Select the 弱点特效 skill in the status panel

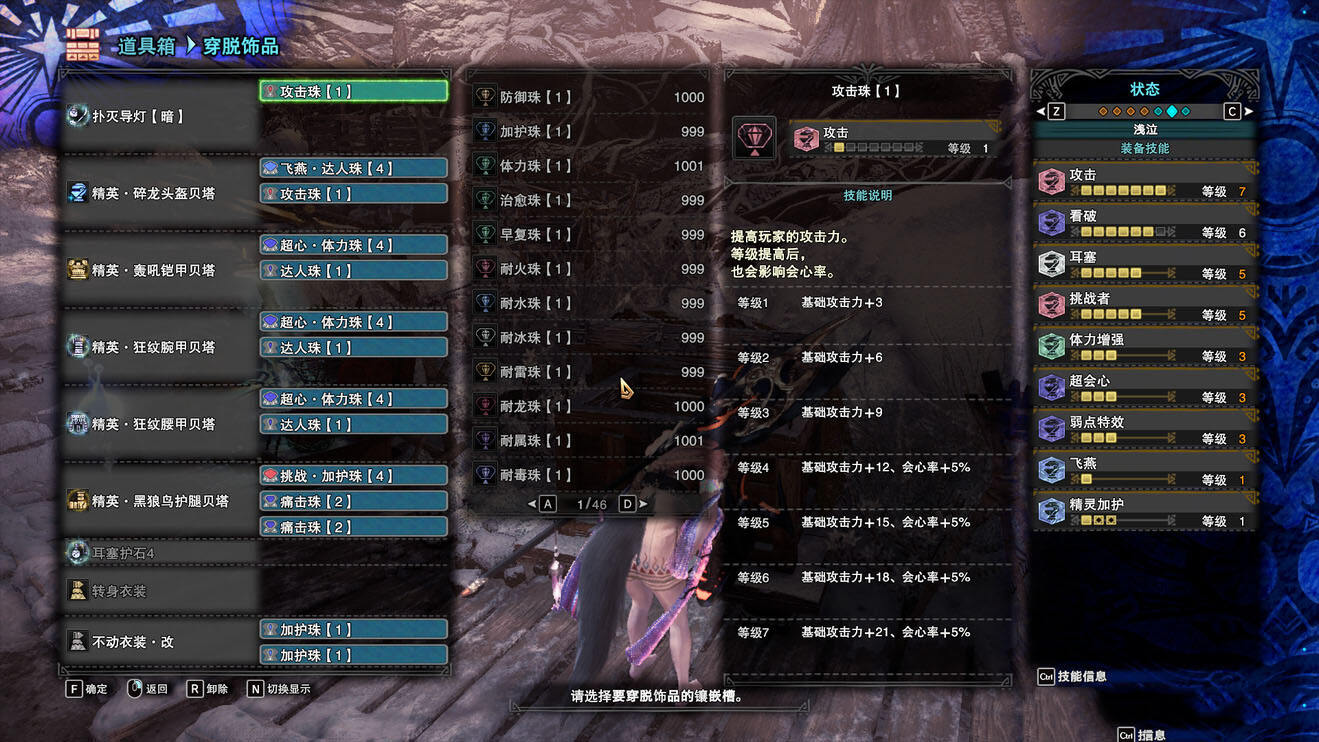[x=1144, y=428]
